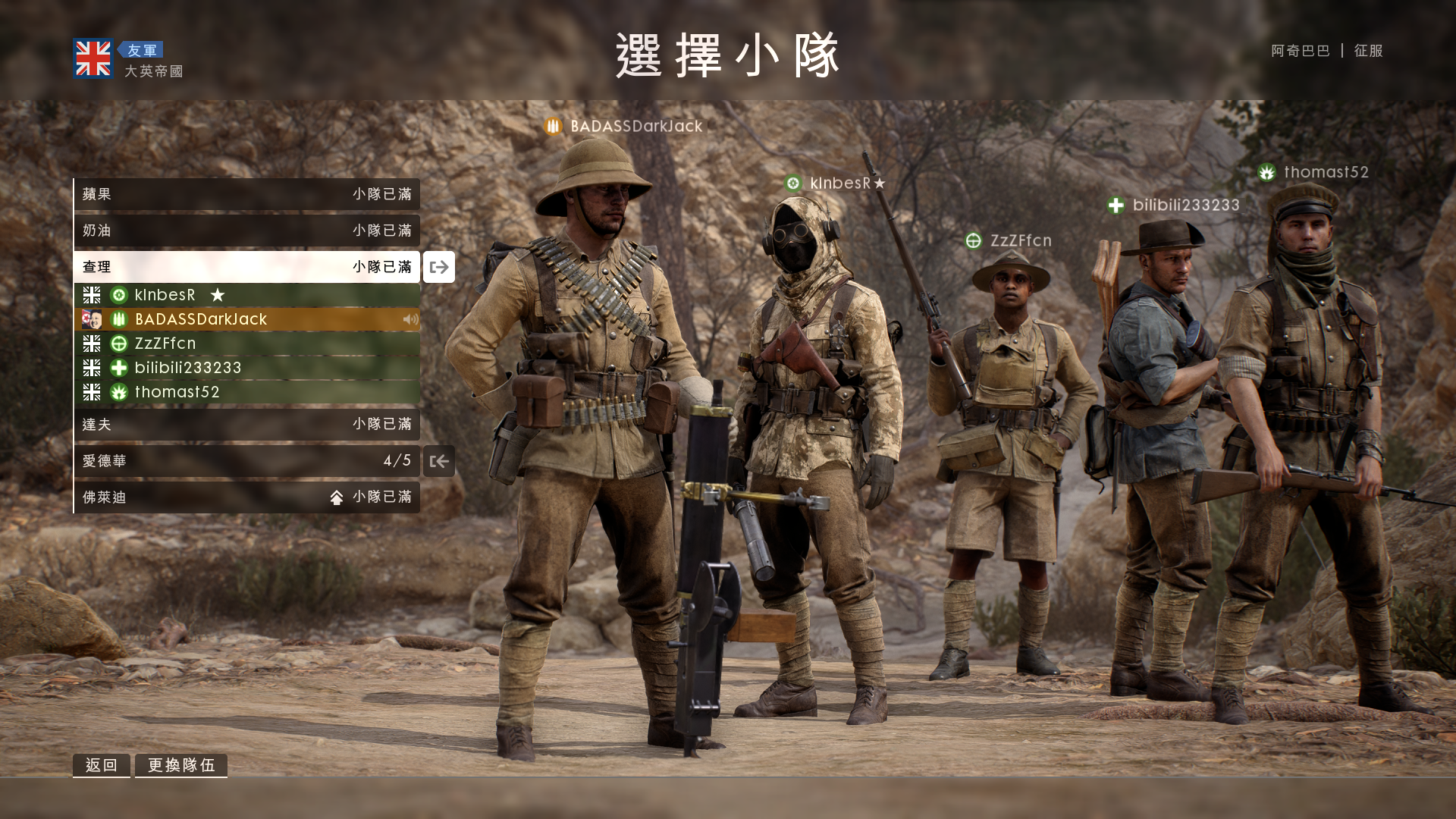Click the join arrow next to 愛德華 squad

pyautogui.click(x=438, y=461)
